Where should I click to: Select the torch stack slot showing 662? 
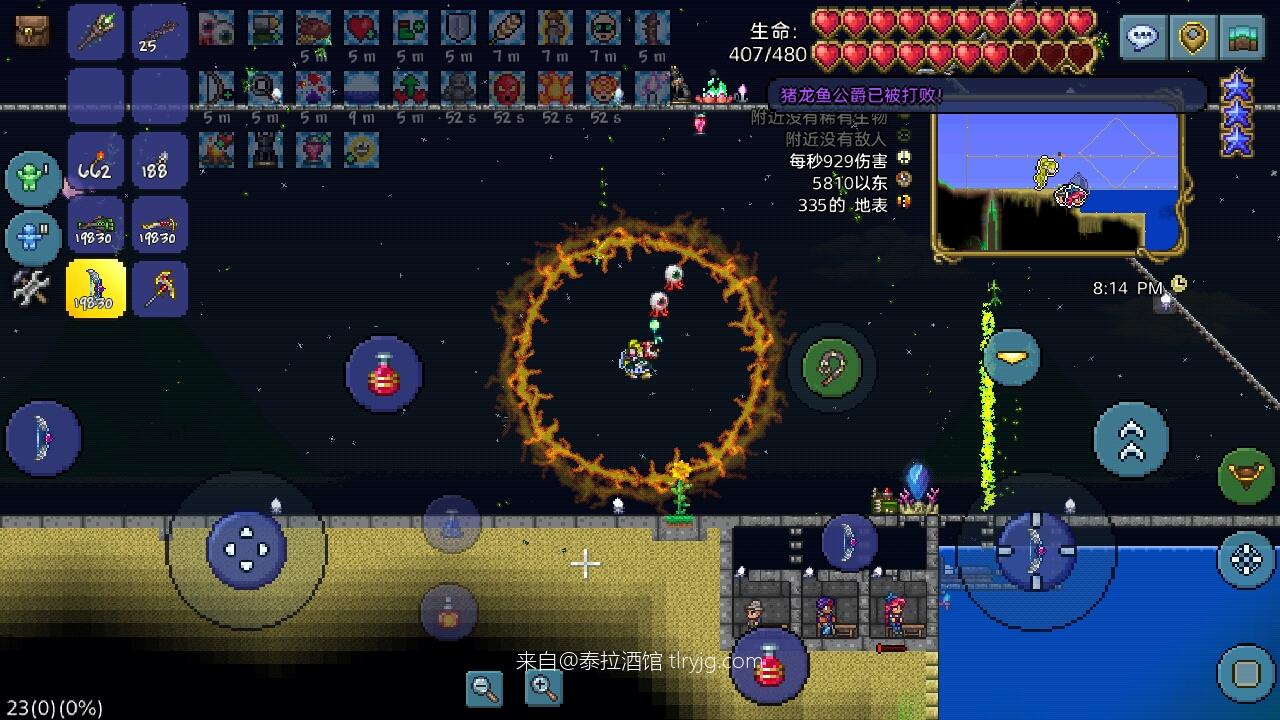pos(96,162)
